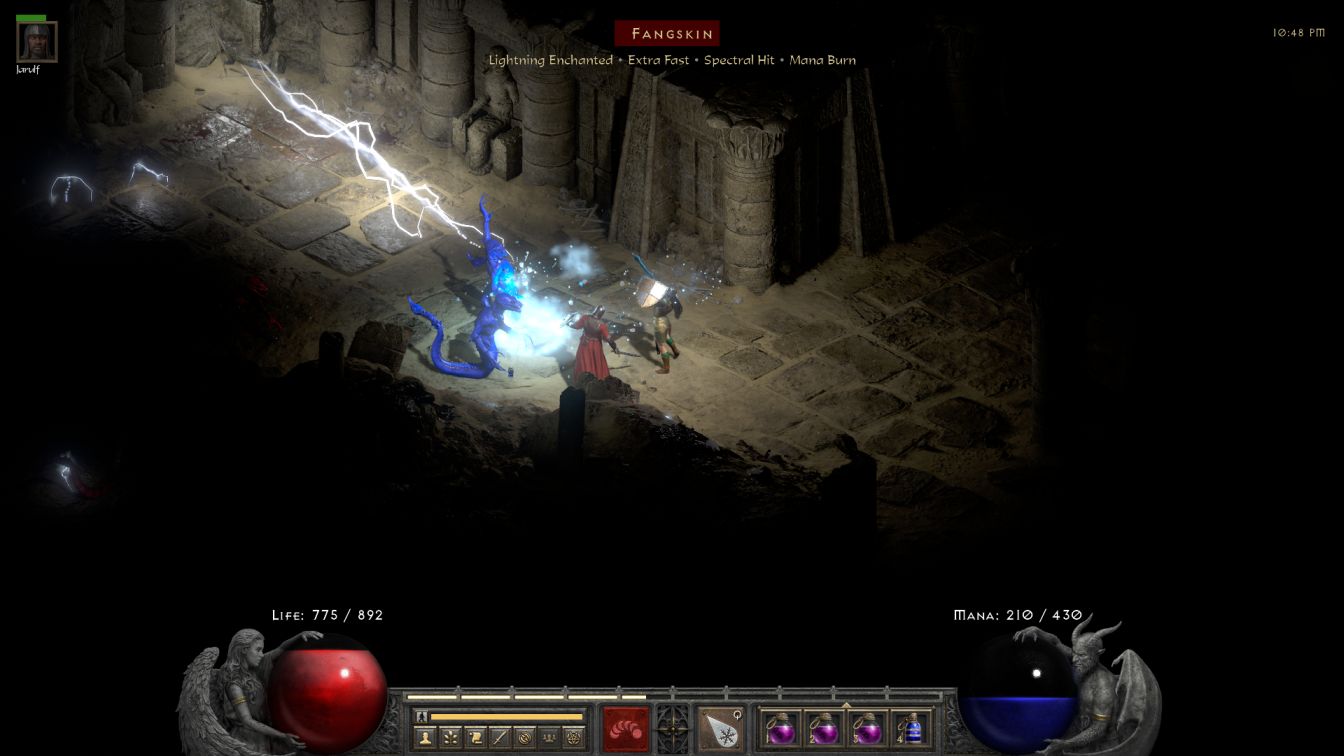This screenshot has height=756, width=1344.
Task: Use the purple potion in belt slot 2
Action: click(824, 727)
